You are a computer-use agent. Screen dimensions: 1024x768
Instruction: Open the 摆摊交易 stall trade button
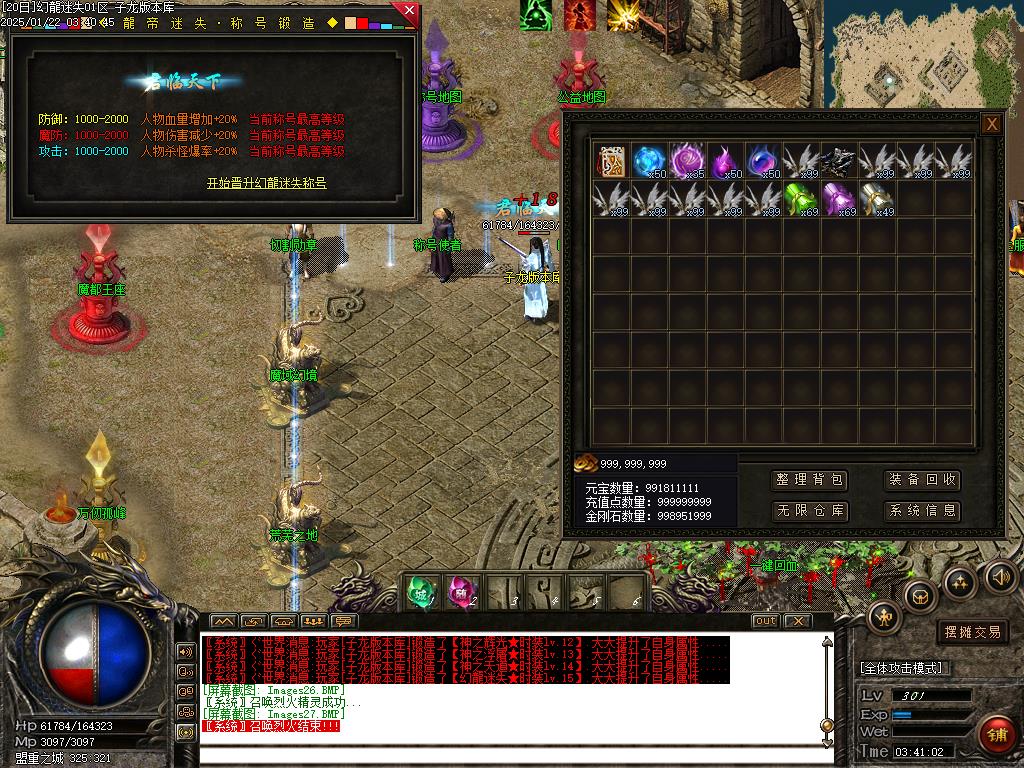[972, 632]
